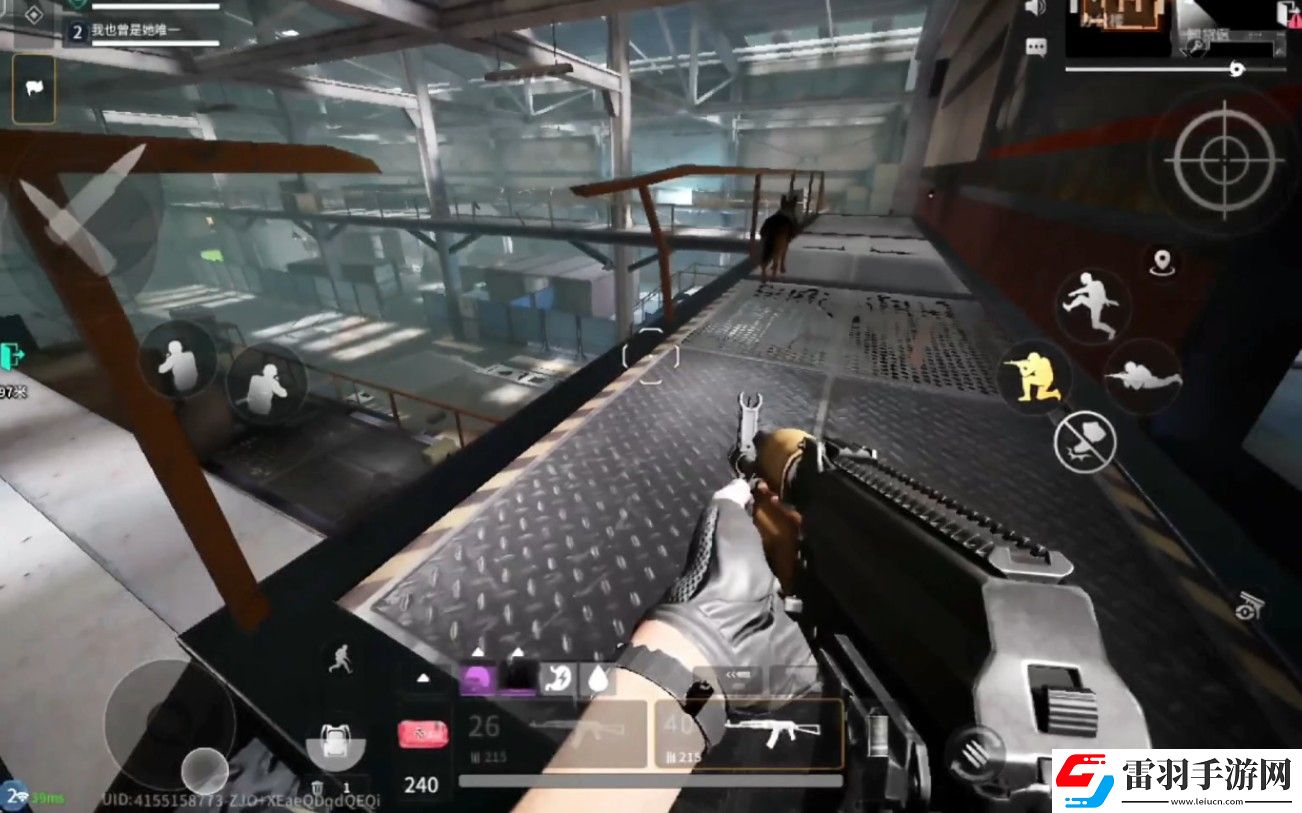Lean left with the peek button
The width and height of the screenshot is (1302, 813).
pos(177,359)
